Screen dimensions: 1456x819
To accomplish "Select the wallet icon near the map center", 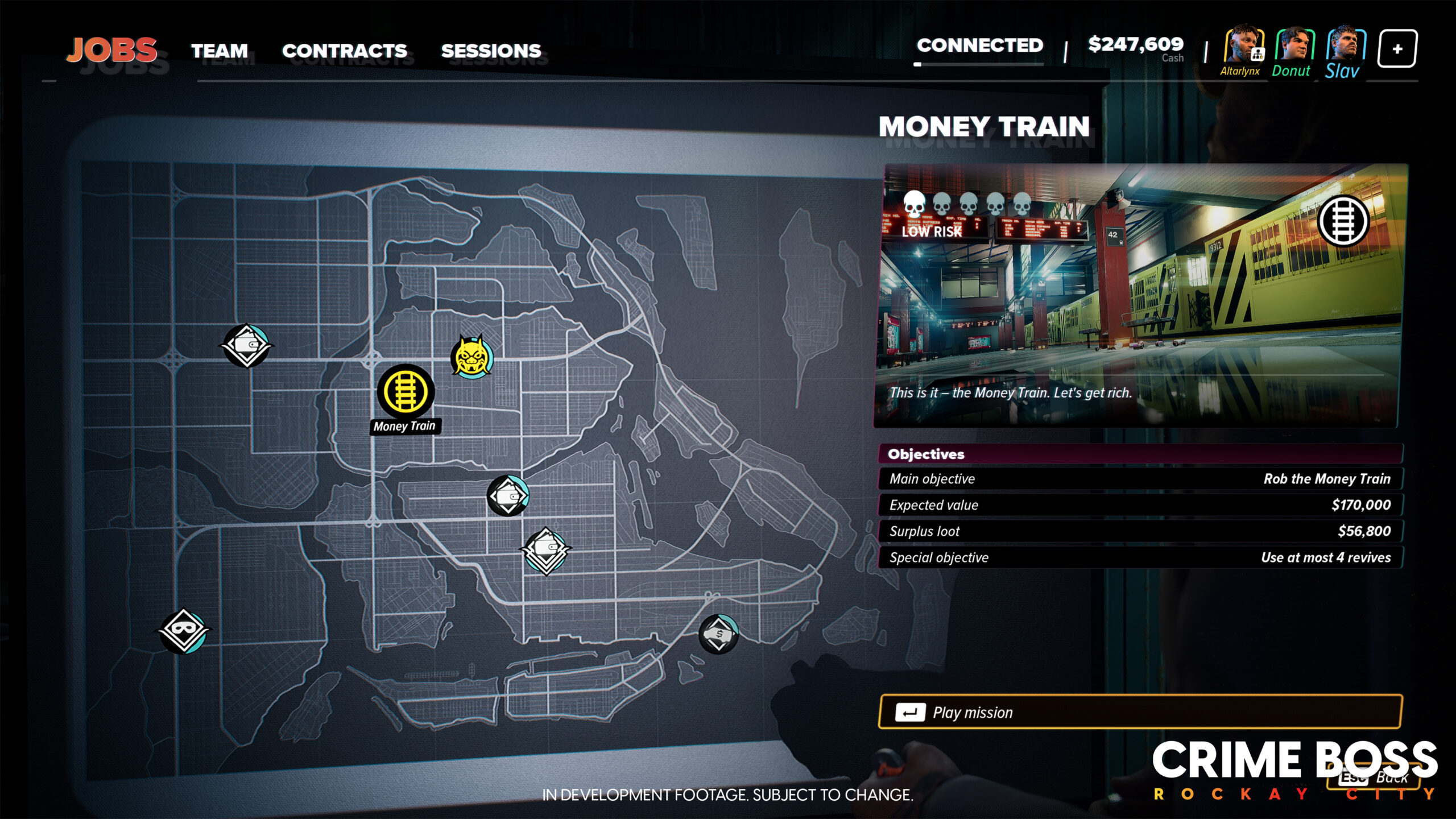I will [x=508, y=495].
